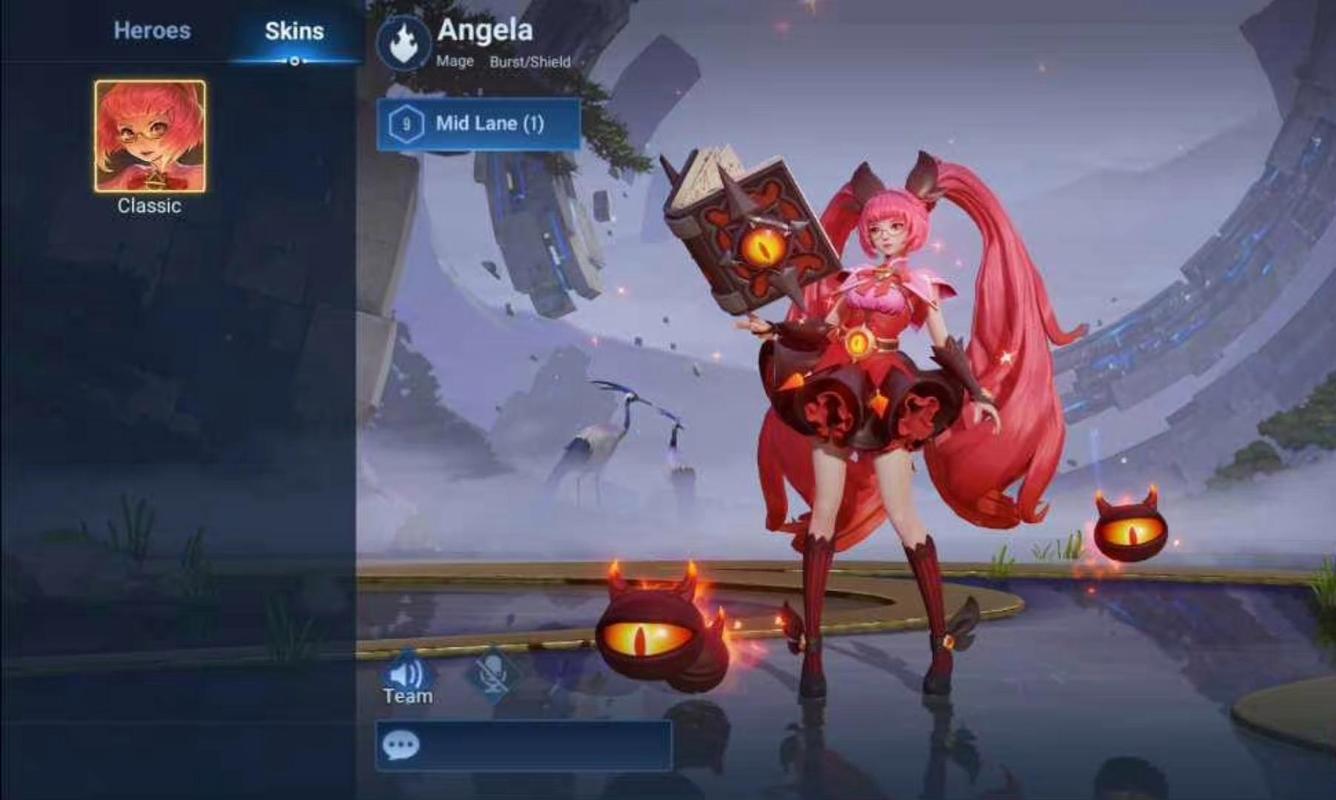Open the Skins tab
Viewport: 1336px width, 800px height.
[294, 31]
